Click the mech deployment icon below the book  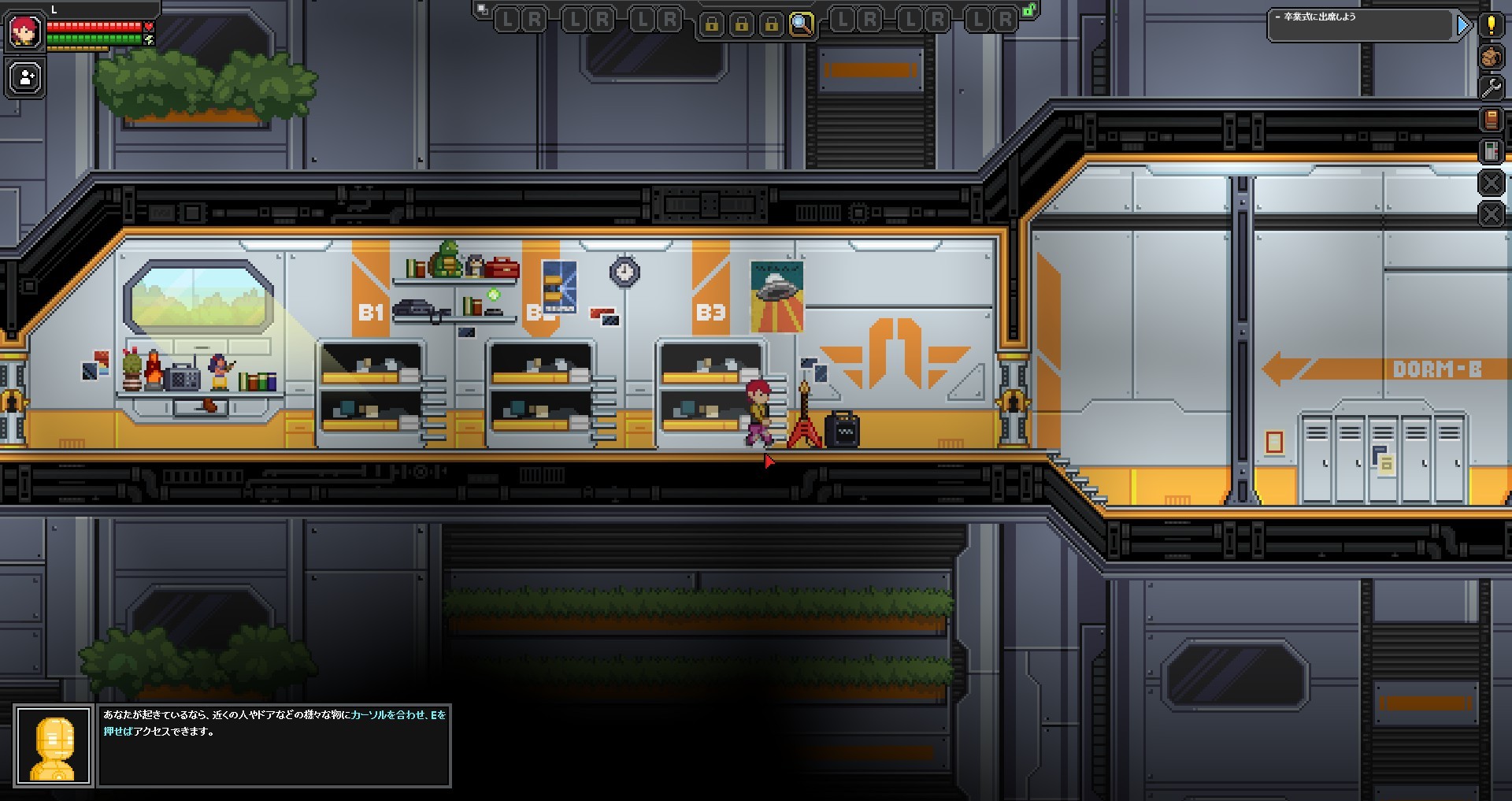pyautogui.click(x=1491, y=150)
